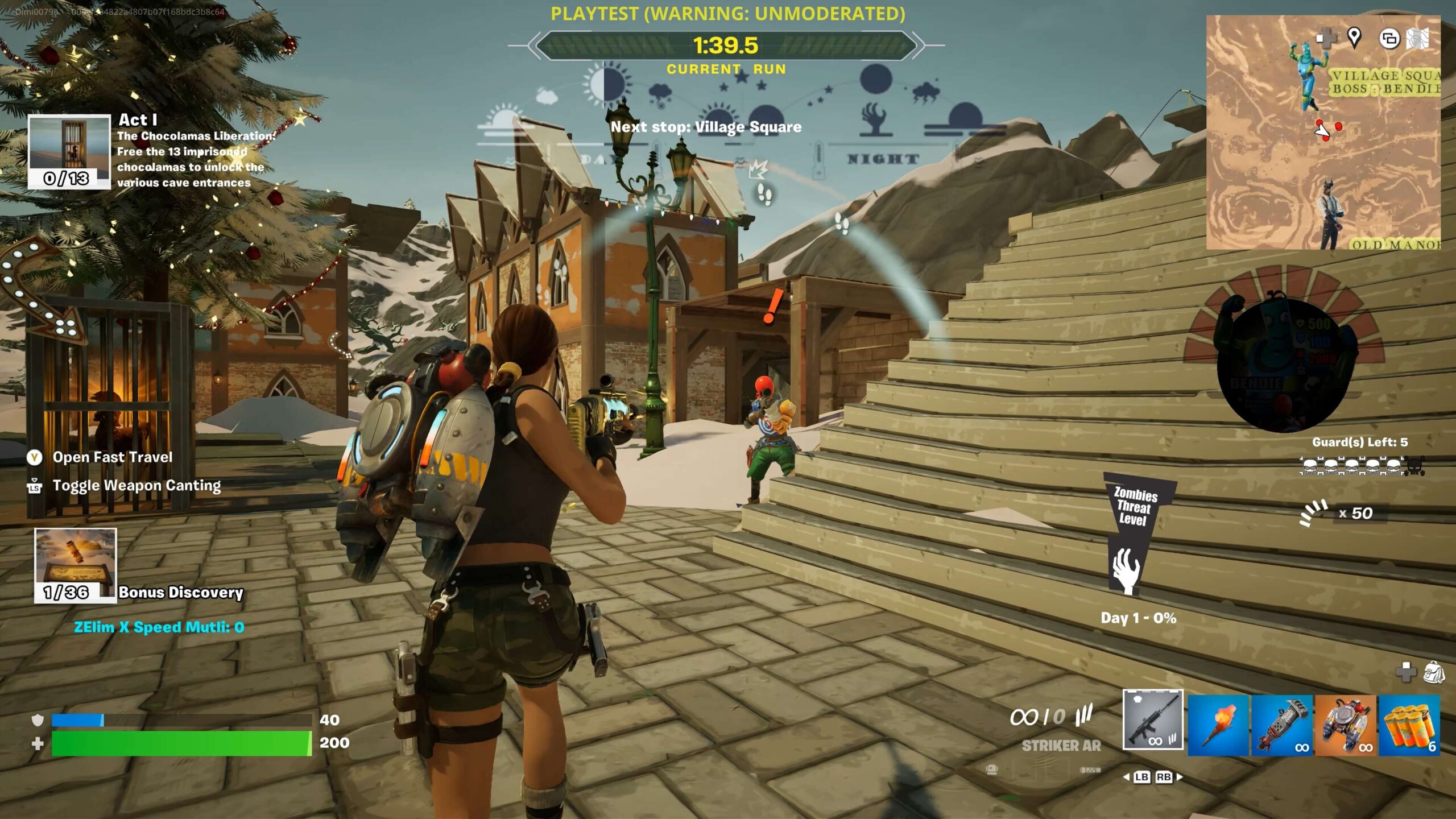
Task: Select the Striker AR weapon slot
Action: click(1153, 719)
